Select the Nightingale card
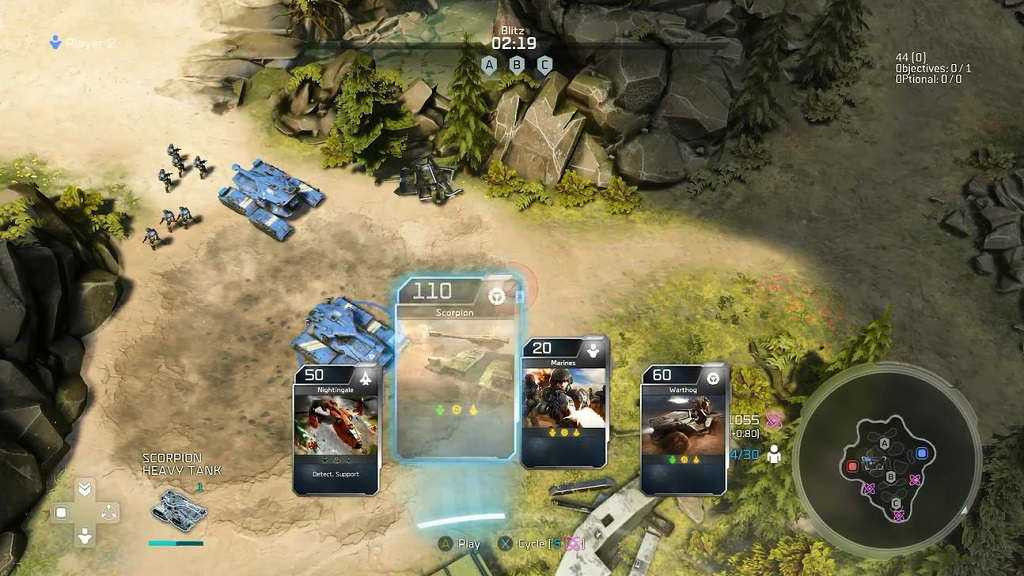Viewport: 1024px width, 576px height. [336, 431]
